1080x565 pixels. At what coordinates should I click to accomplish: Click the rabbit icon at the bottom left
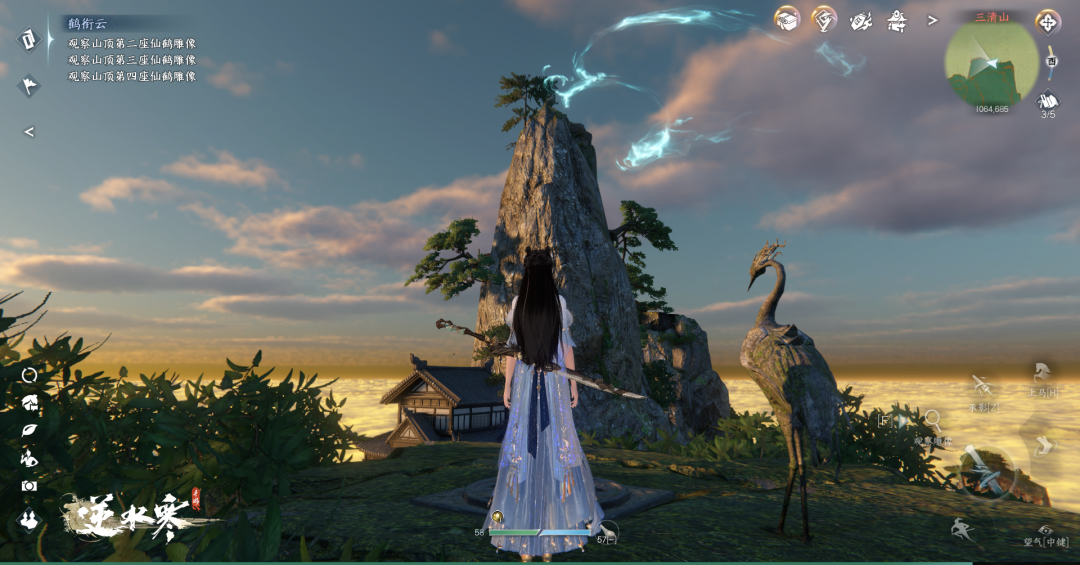coord(29,519)
